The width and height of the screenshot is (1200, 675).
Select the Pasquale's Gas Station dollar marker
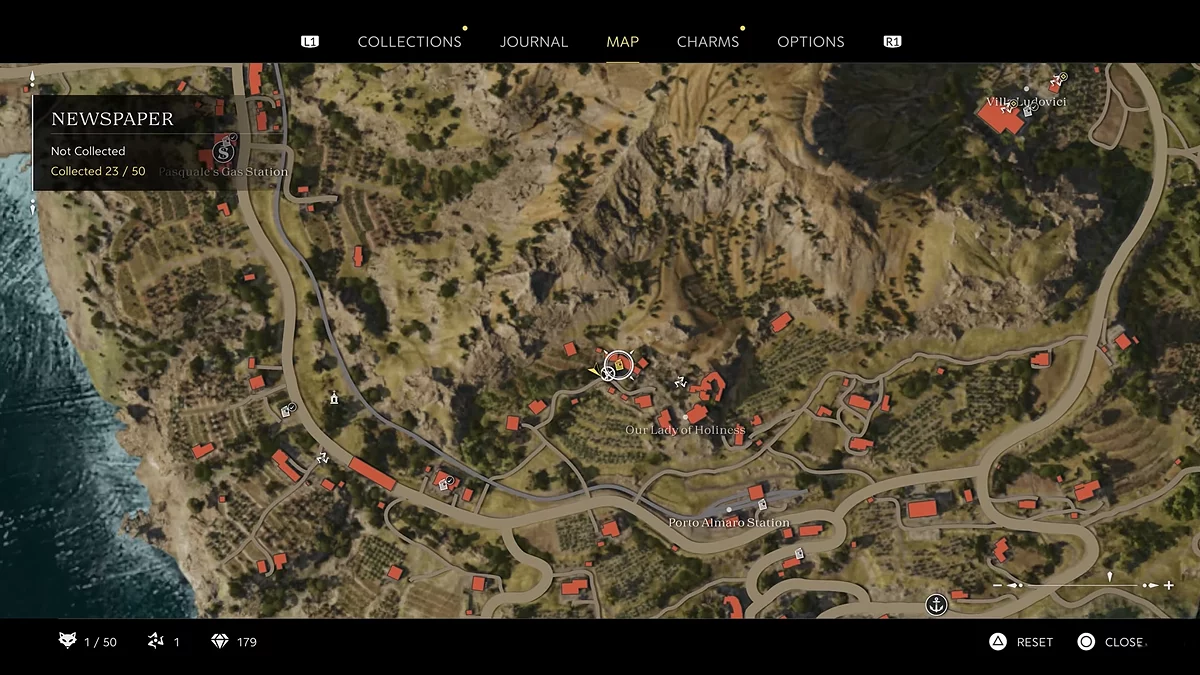coord(223,152)
